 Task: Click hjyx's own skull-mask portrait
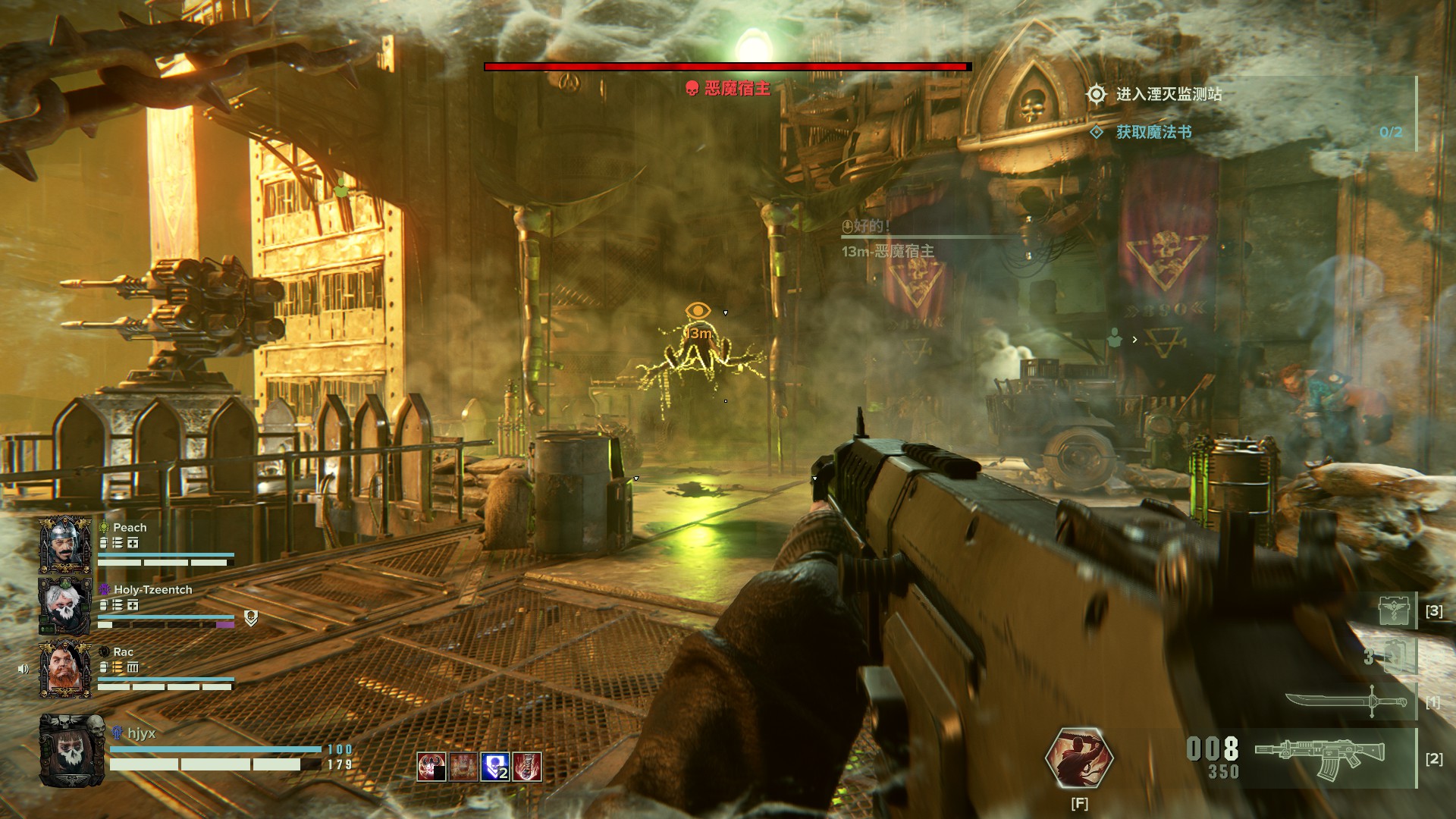(72, 750)
